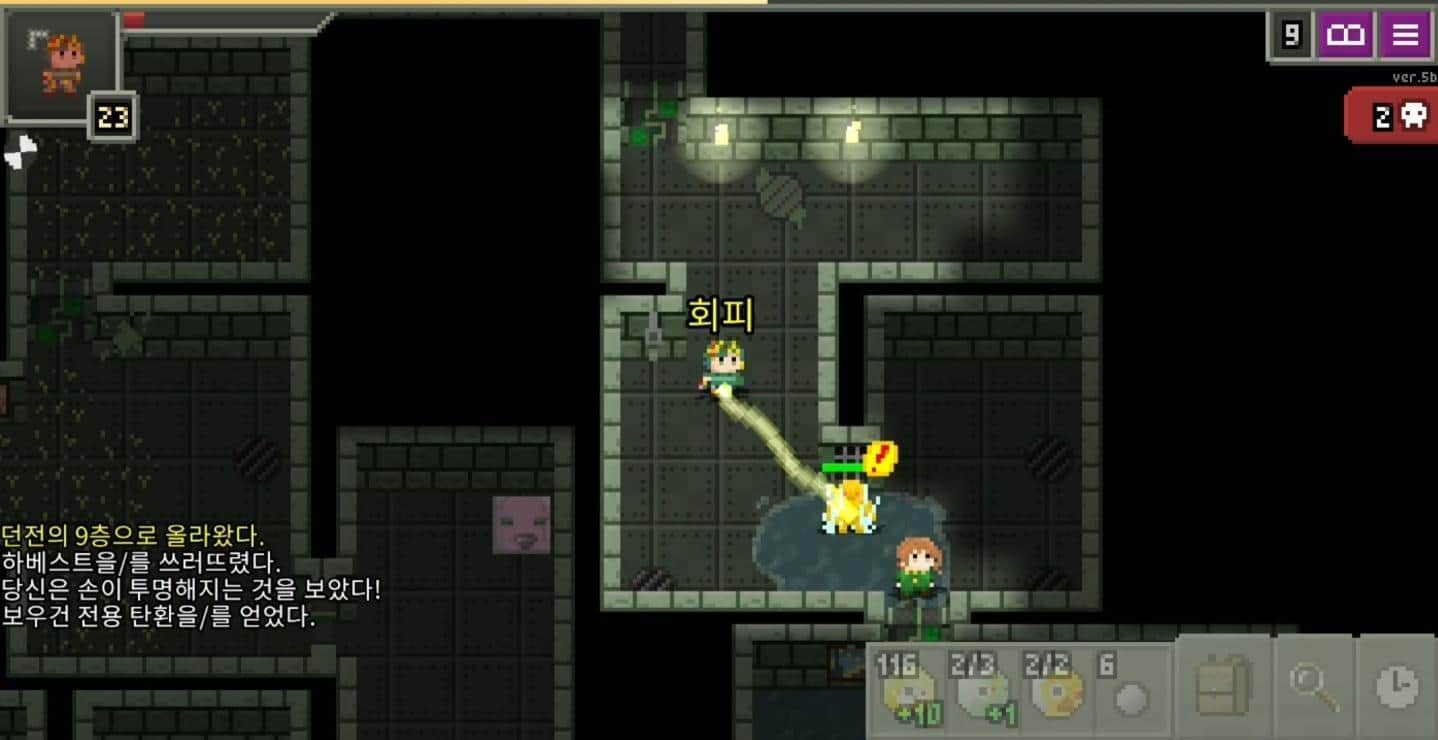The width and height of the screenshot is (1438, 740).
Task: Select the grey stone quickslot with count 6
Action: [1131, 690]
